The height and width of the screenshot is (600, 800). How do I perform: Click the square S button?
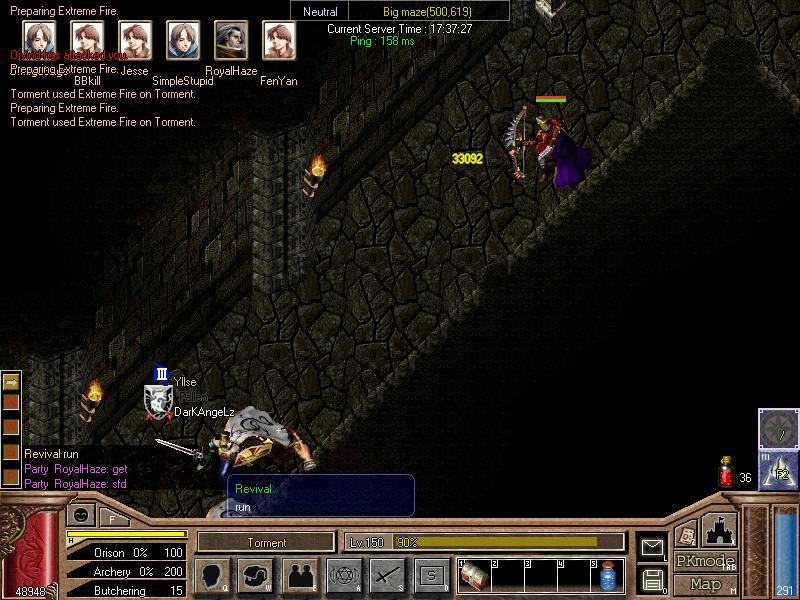(x=432, y=576)
